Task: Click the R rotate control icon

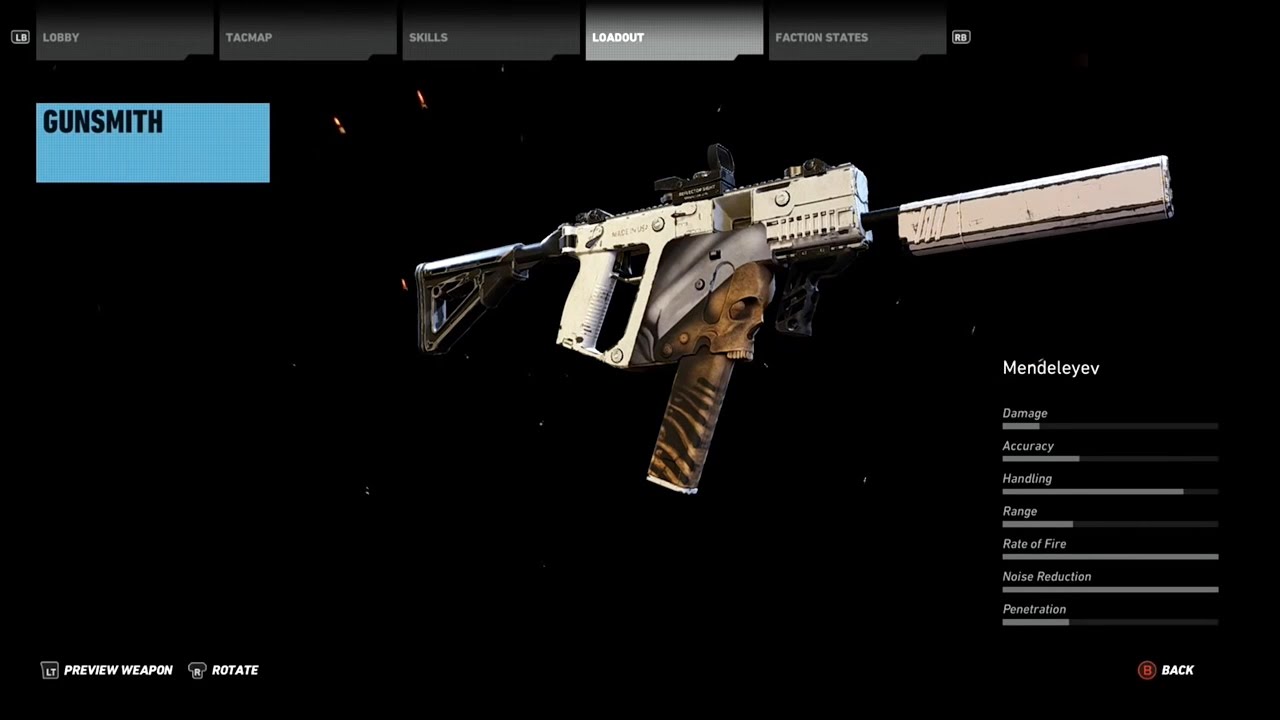Action: pos(197,670)
